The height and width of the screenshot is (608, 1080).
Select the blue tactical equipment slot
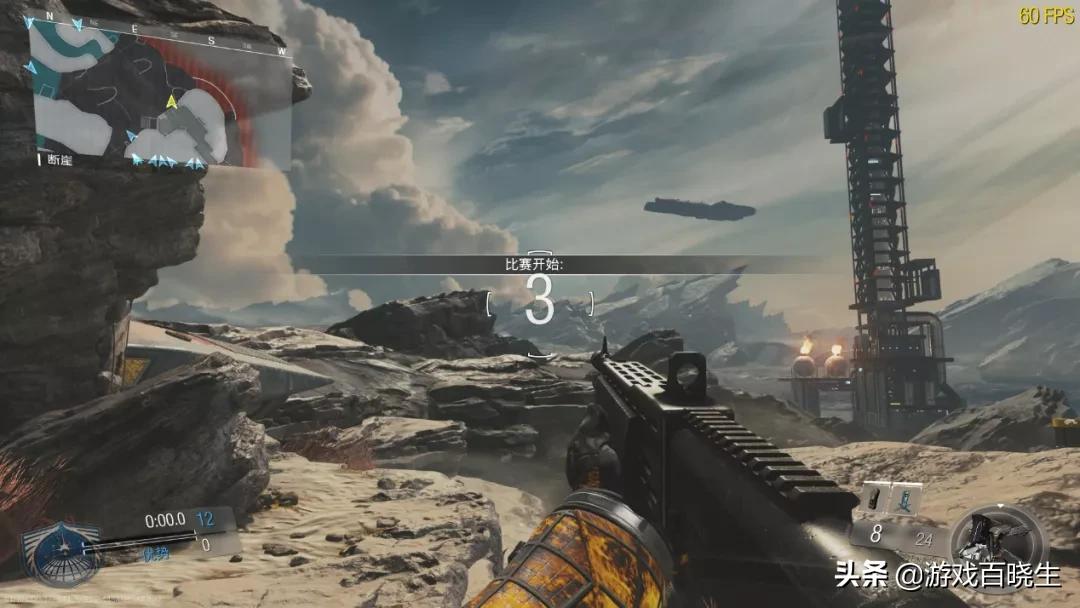pos(906,497)
